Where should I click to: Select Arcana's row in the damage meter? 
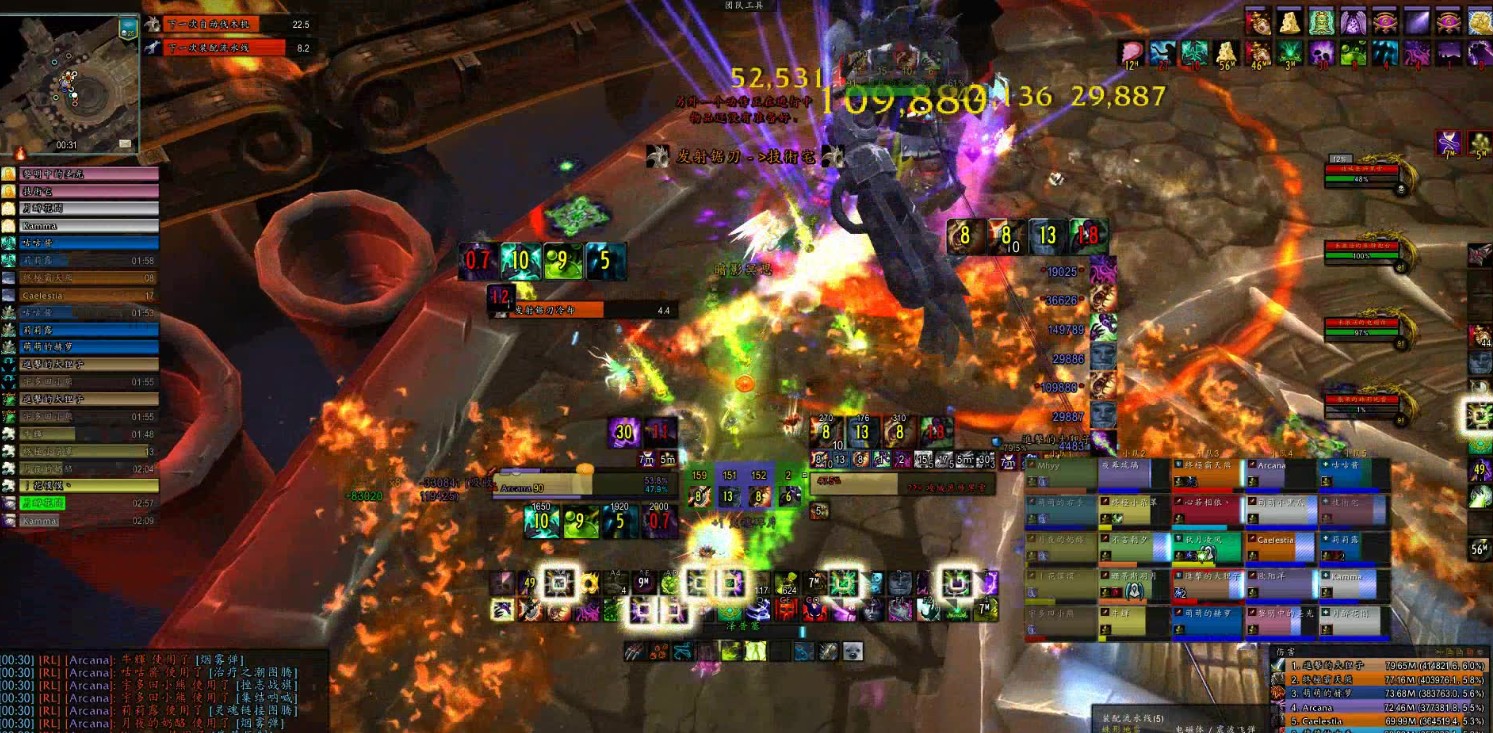pyautogui.click(x=1380, y=707)
